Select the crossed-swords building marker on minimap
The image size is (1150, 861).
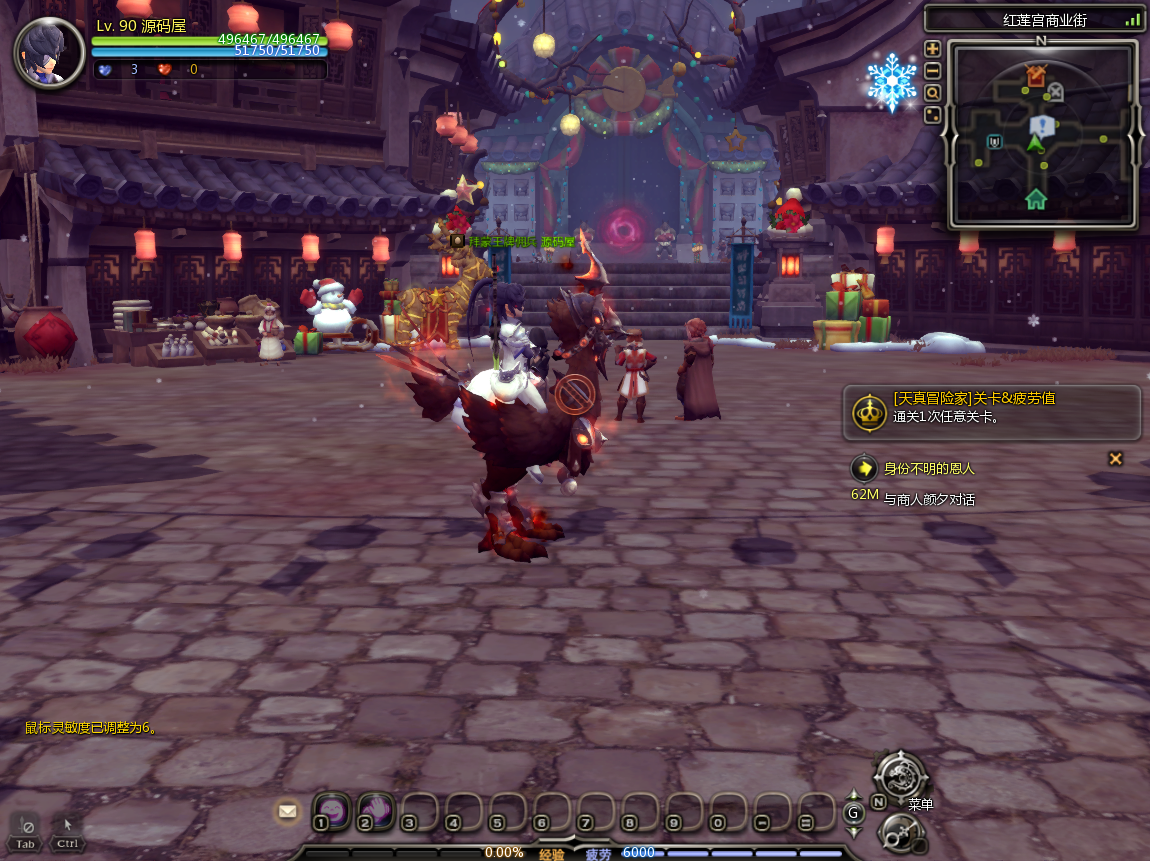coord(1036,75)
